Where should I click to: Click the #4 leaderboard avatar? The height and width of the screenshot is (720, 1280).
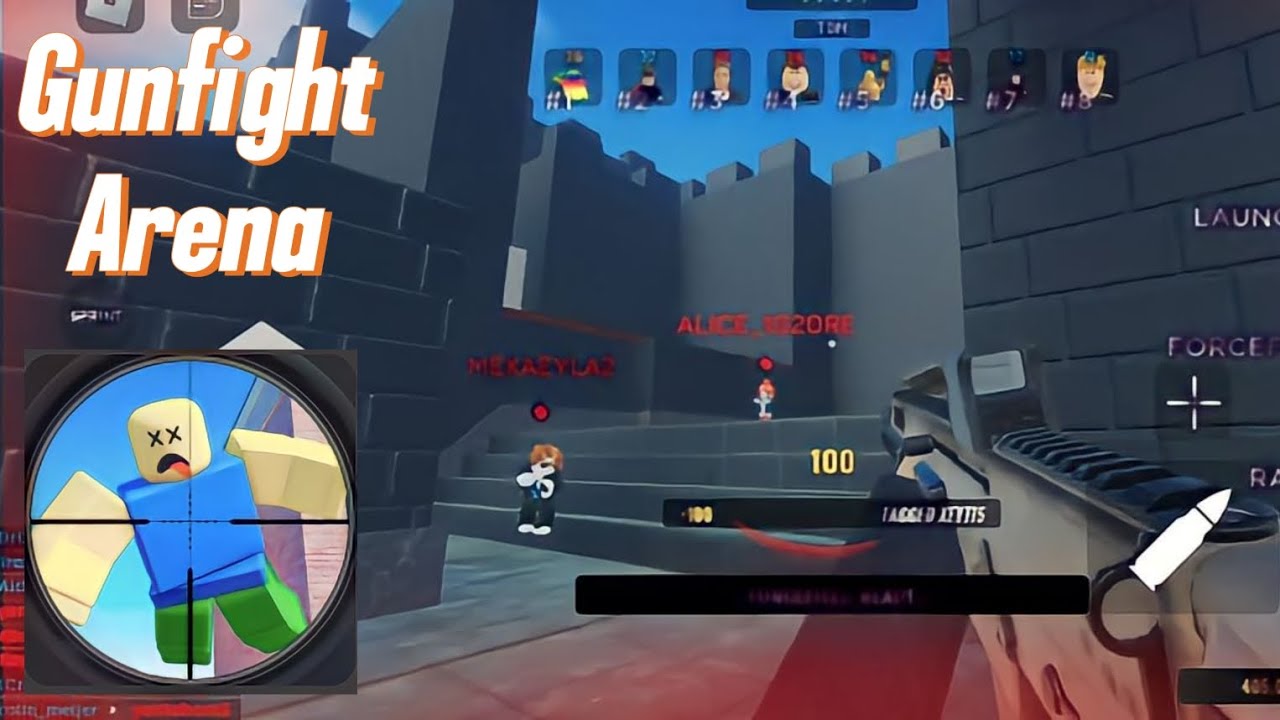pyautogui.click(x=795, y=77)
